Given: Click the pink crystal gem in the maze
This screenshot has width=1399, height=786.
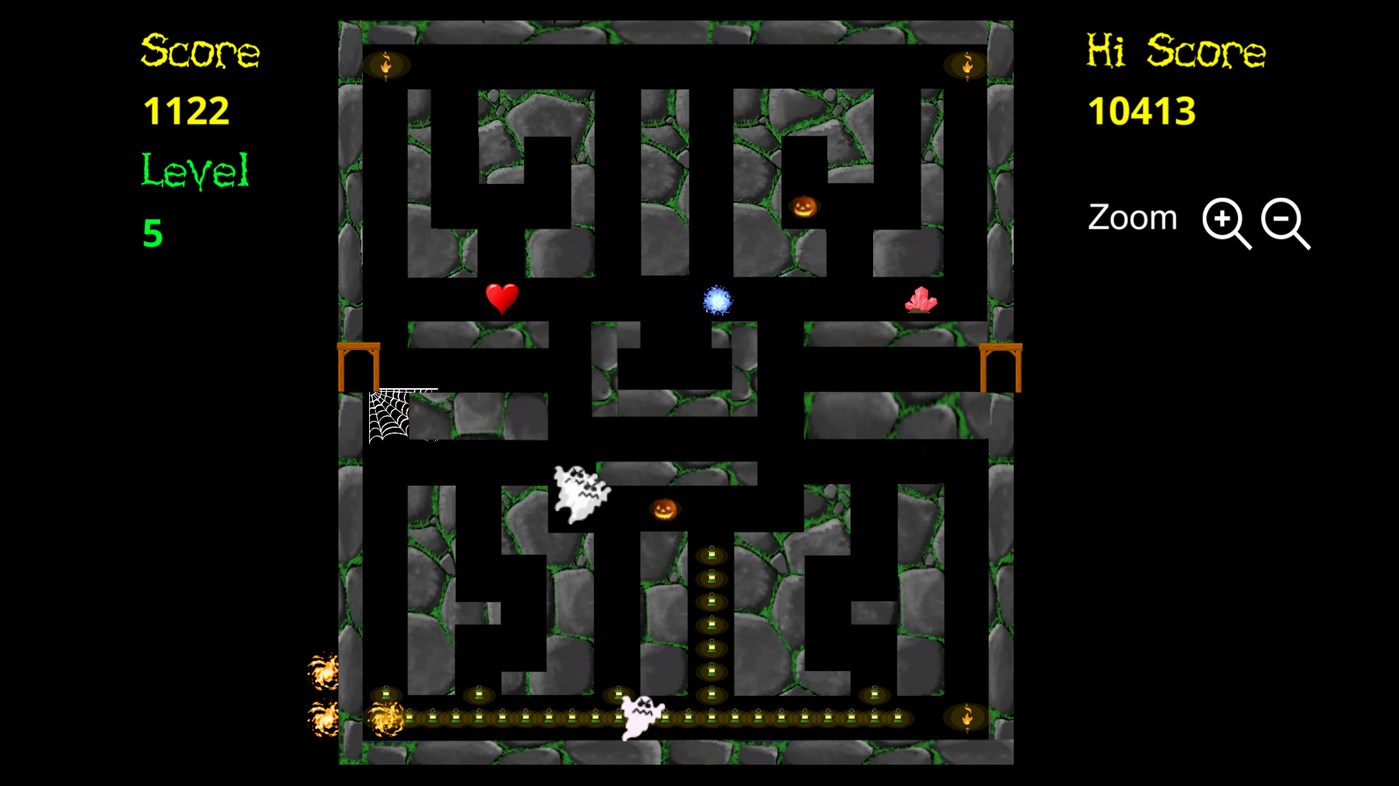Looking at the screenshot, I should click(x=921, y=300).
